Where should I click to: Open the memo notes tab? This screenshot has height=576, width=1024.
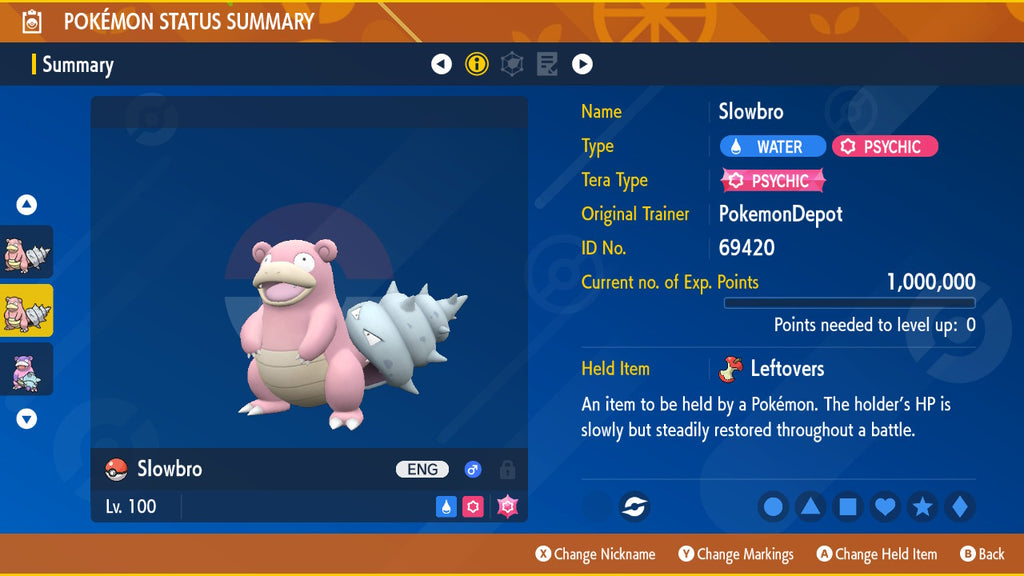547,65
